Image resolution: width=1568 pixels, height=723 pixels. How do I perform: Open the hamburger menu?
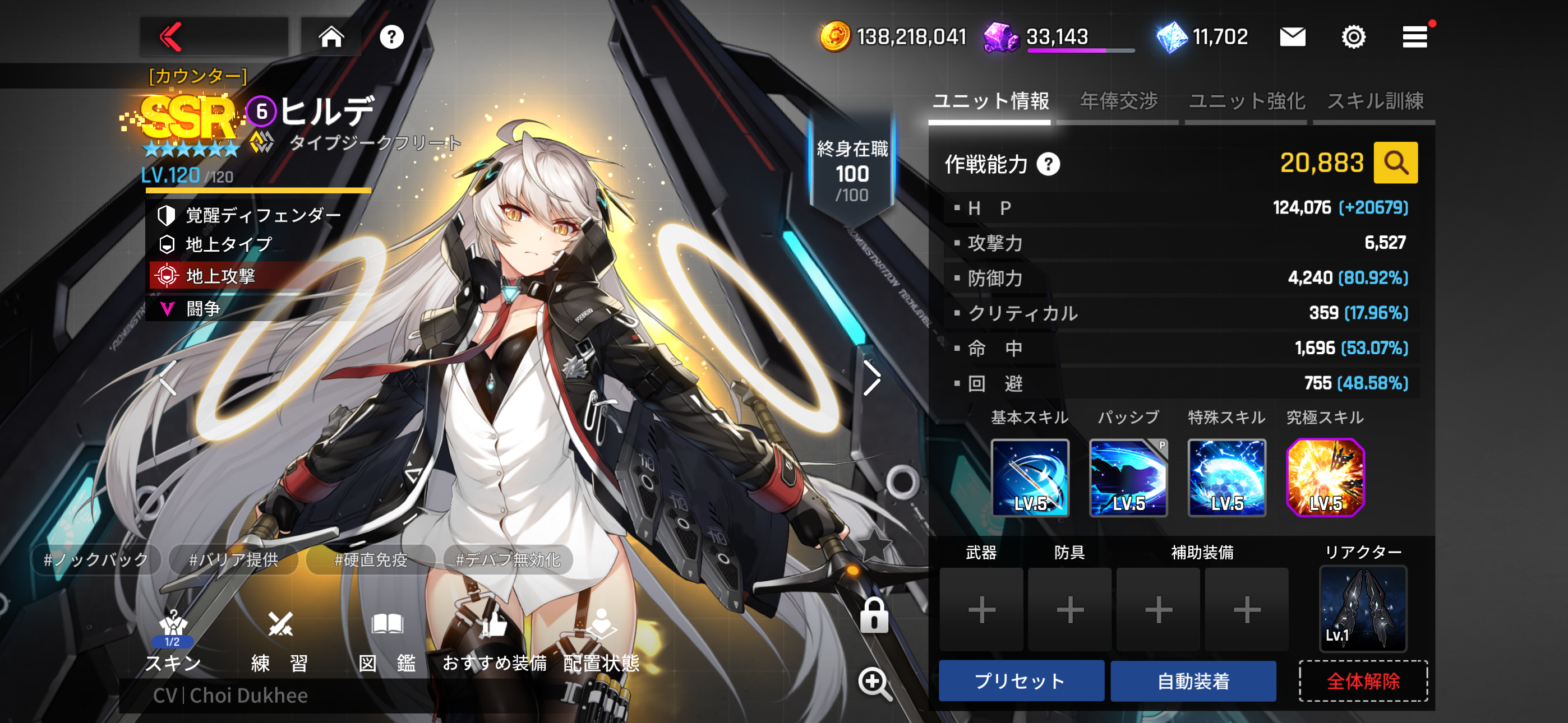1414,37
